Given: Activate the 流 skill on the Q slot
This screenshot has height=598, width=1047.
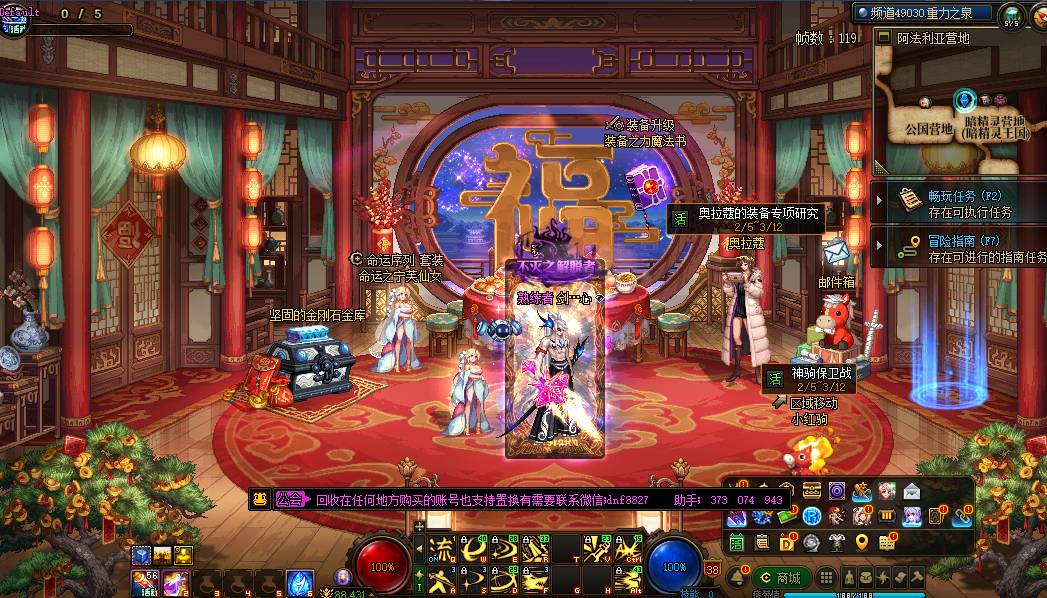Looking at the screenshot, I should click(439, 546).
